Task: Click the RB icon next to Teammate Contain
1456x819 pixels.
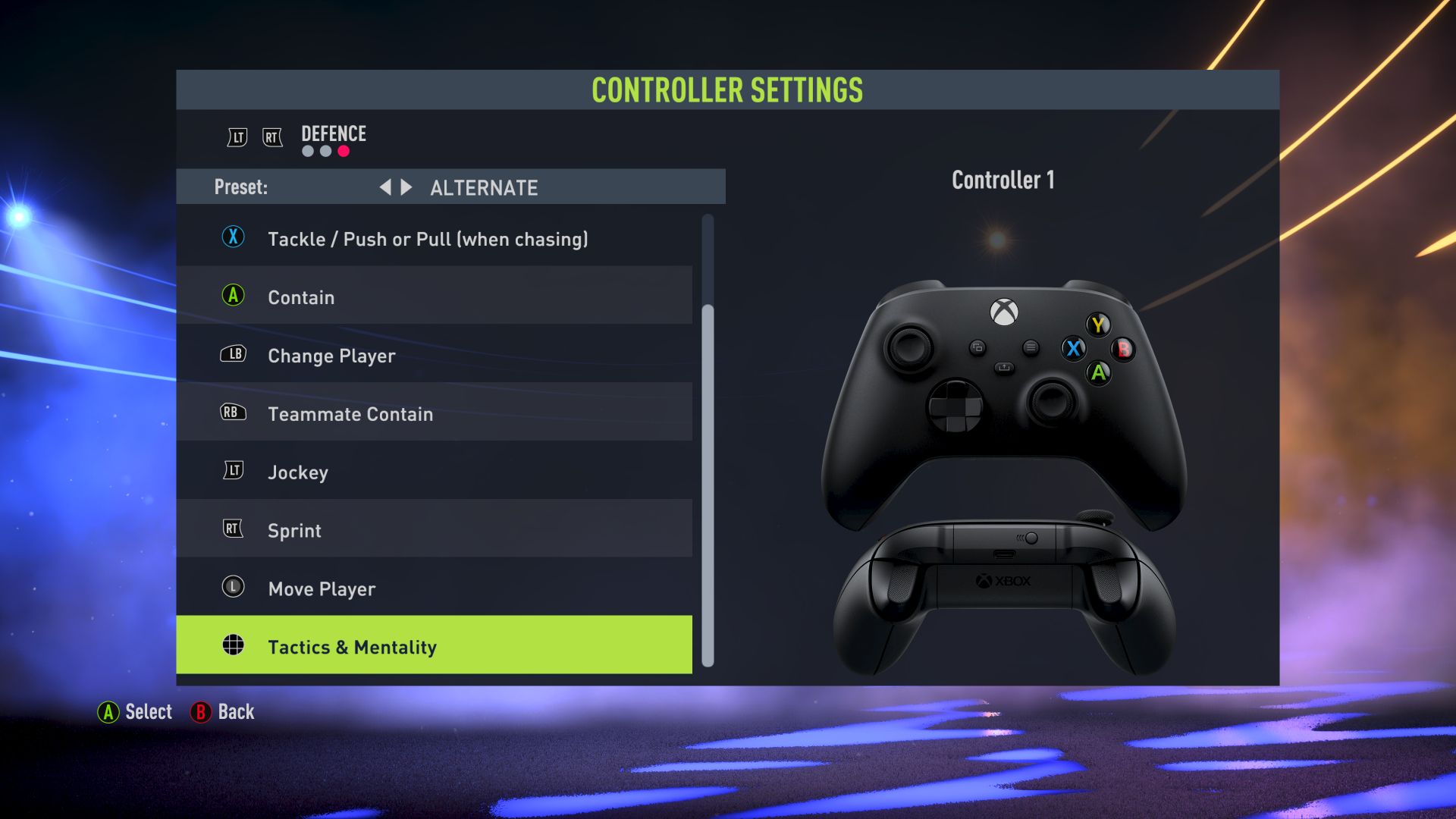Action: pos(234,413)
